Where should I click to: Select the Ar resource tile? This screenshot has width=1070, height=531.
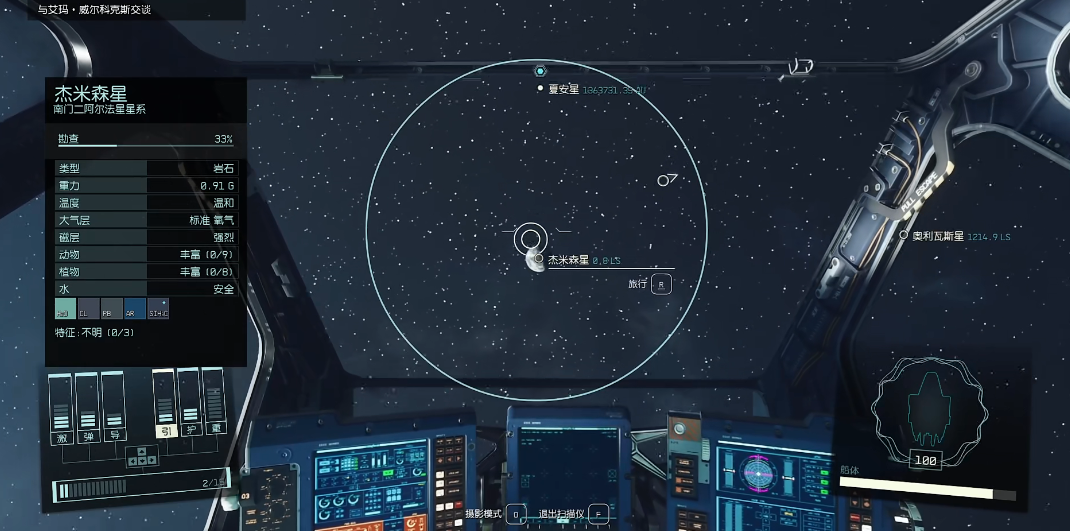[134, 309]
